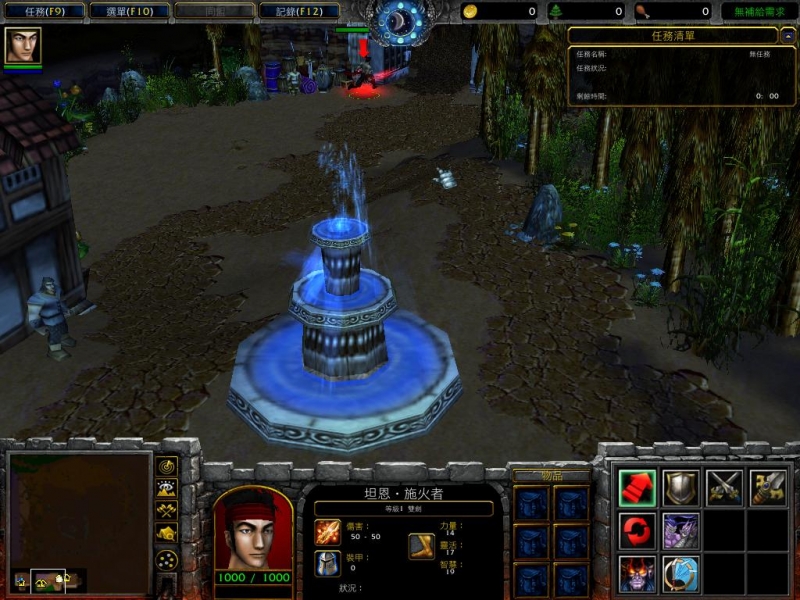The height and width of the screenshot is (600, 800).
Task: Use the purple gargoyles ability icon
Action: (681, 530)
